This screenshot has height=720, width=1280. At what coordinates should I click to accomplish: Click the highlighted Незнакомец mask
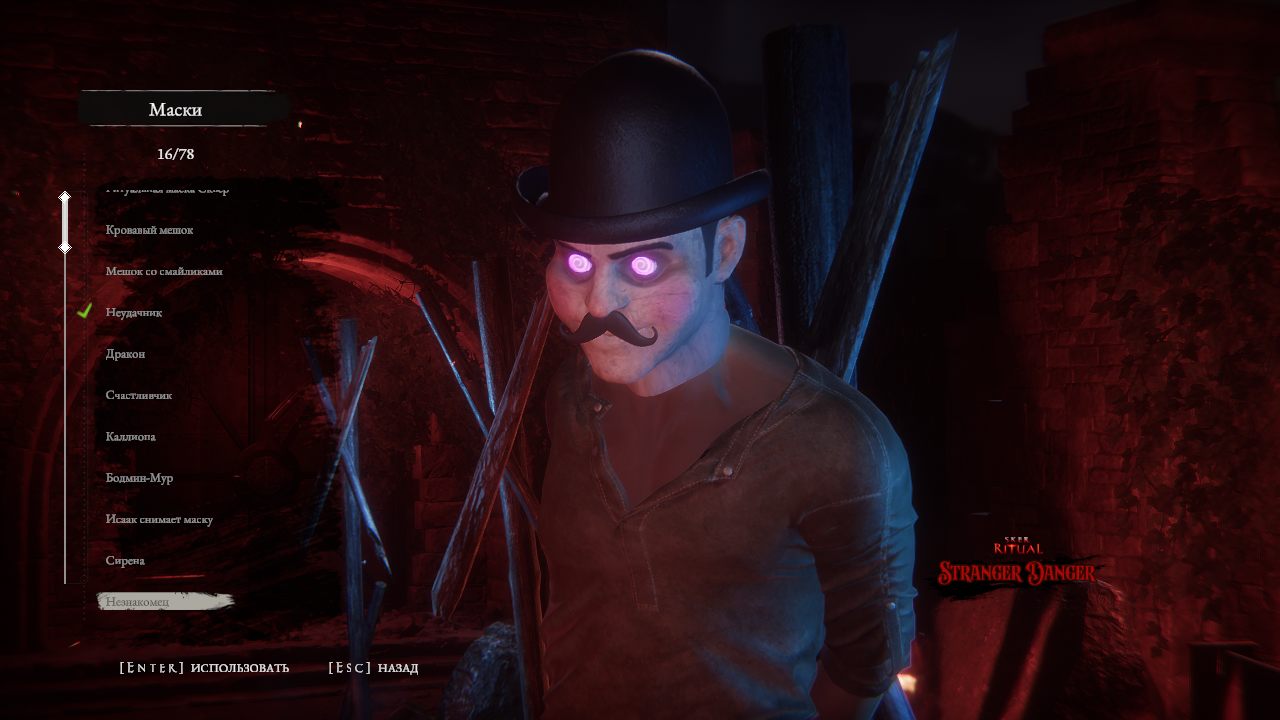point(138,602)
